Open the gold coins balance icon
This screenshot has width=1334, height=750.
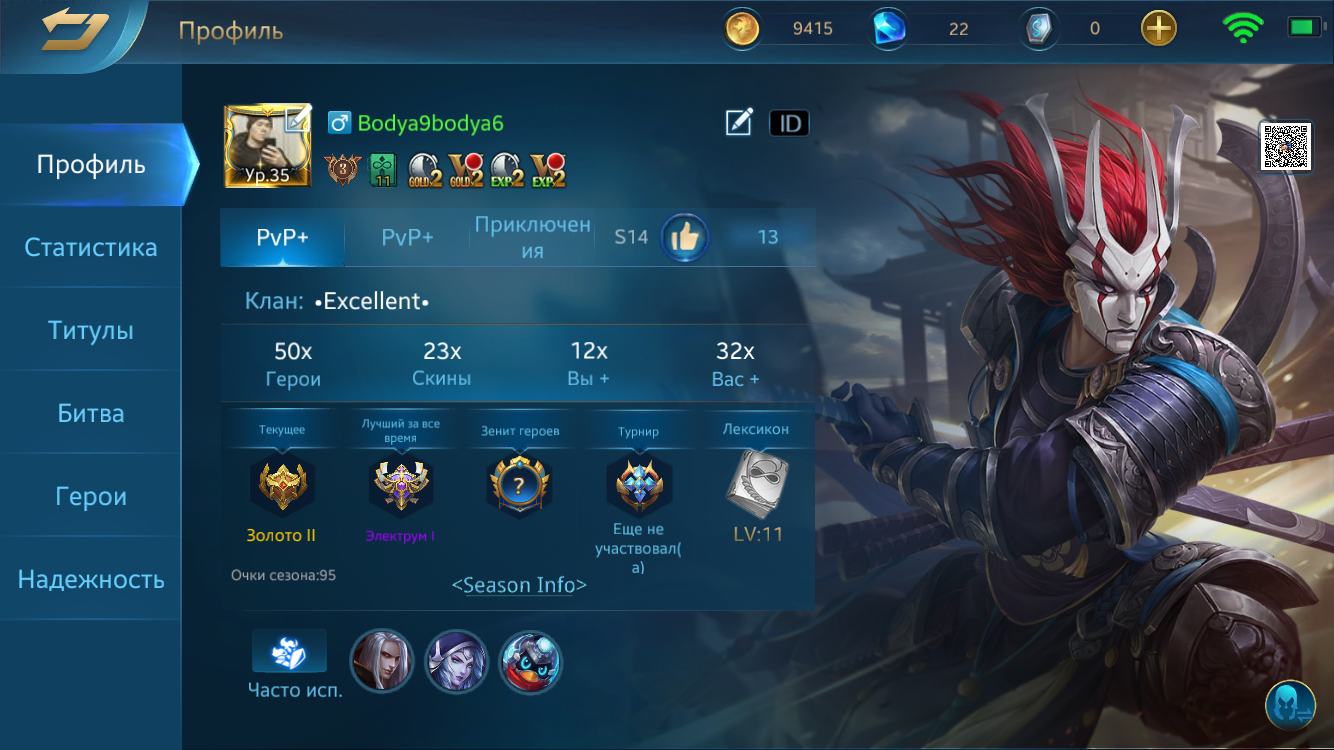pyautogui.click(x=741, y=28)
